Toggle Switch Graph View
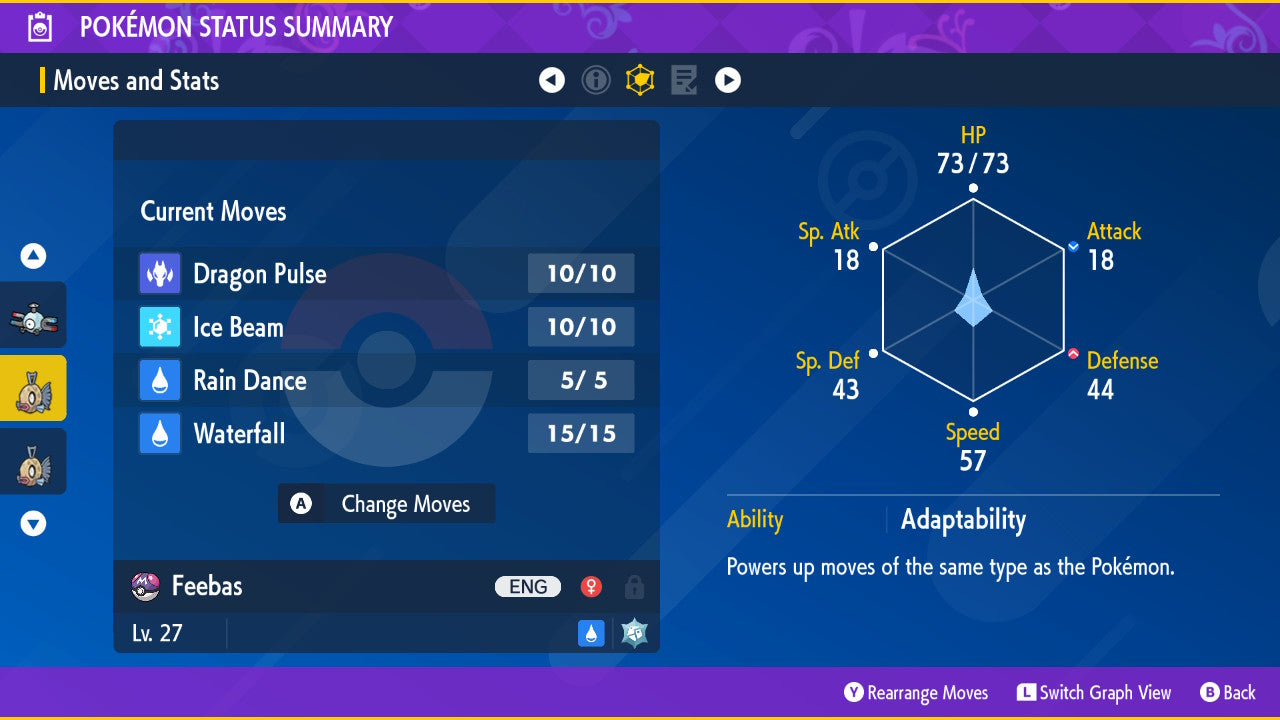 tap(1093, 693)
